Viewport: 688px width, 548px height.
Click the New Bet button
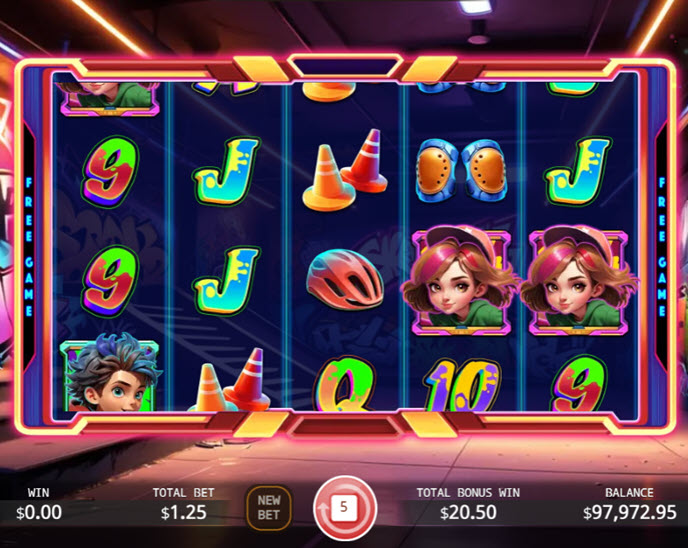point(269,507)
